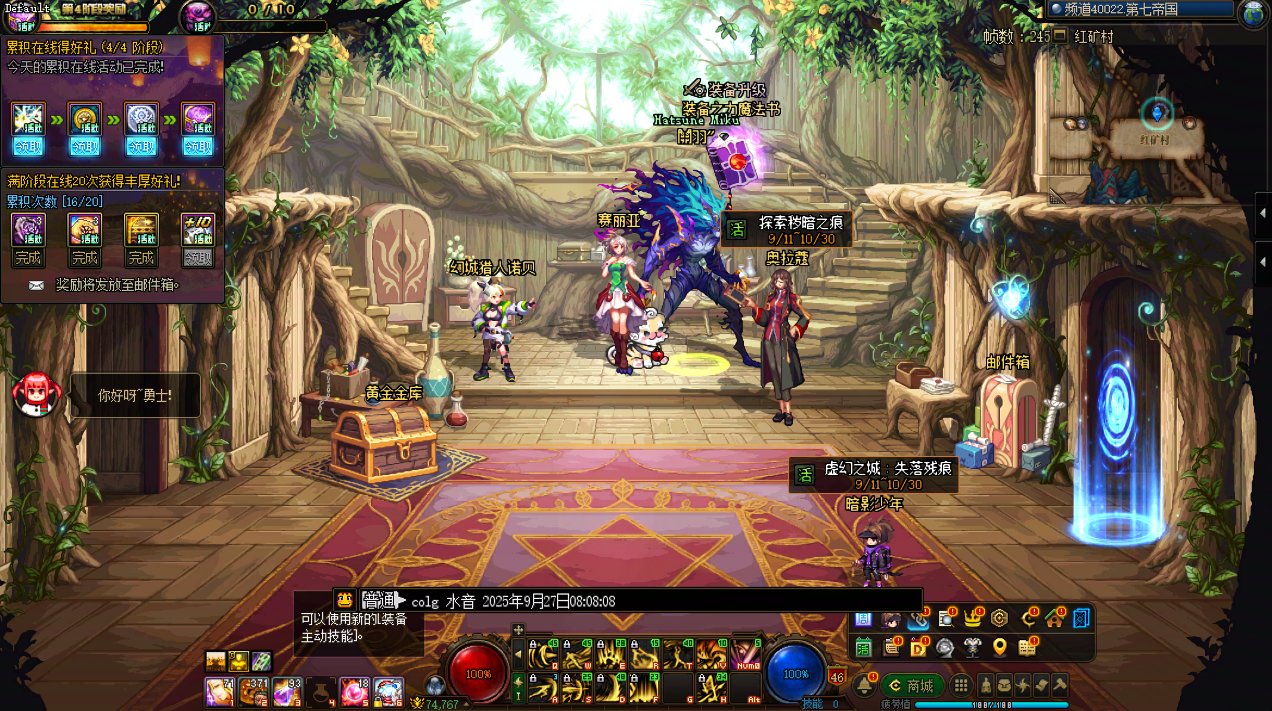This screenshot has height=711, width=1272.
Task: Open the gold crown menu icon
Action: [x=971, y=619]
